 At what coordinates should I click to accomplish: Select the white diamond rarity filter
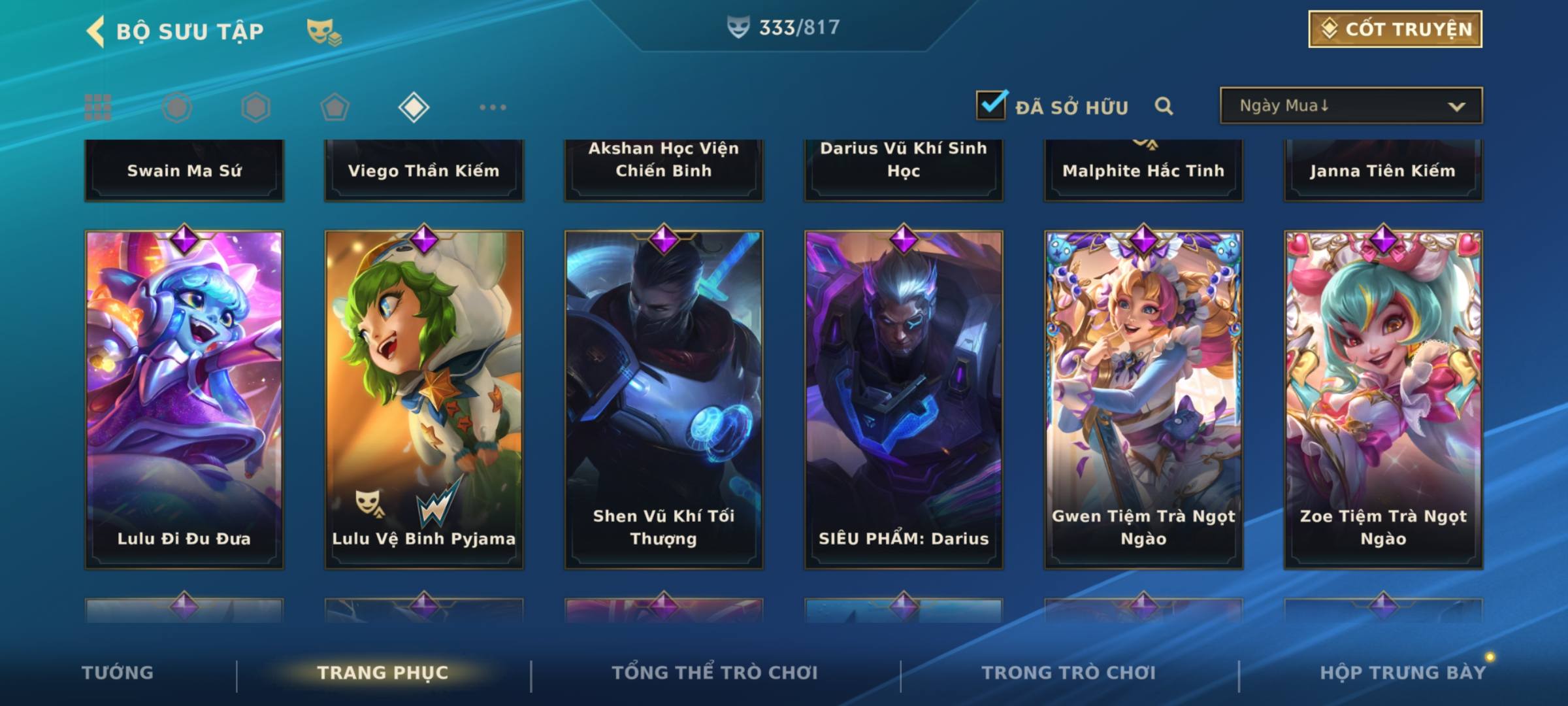[x=414, y=107]
